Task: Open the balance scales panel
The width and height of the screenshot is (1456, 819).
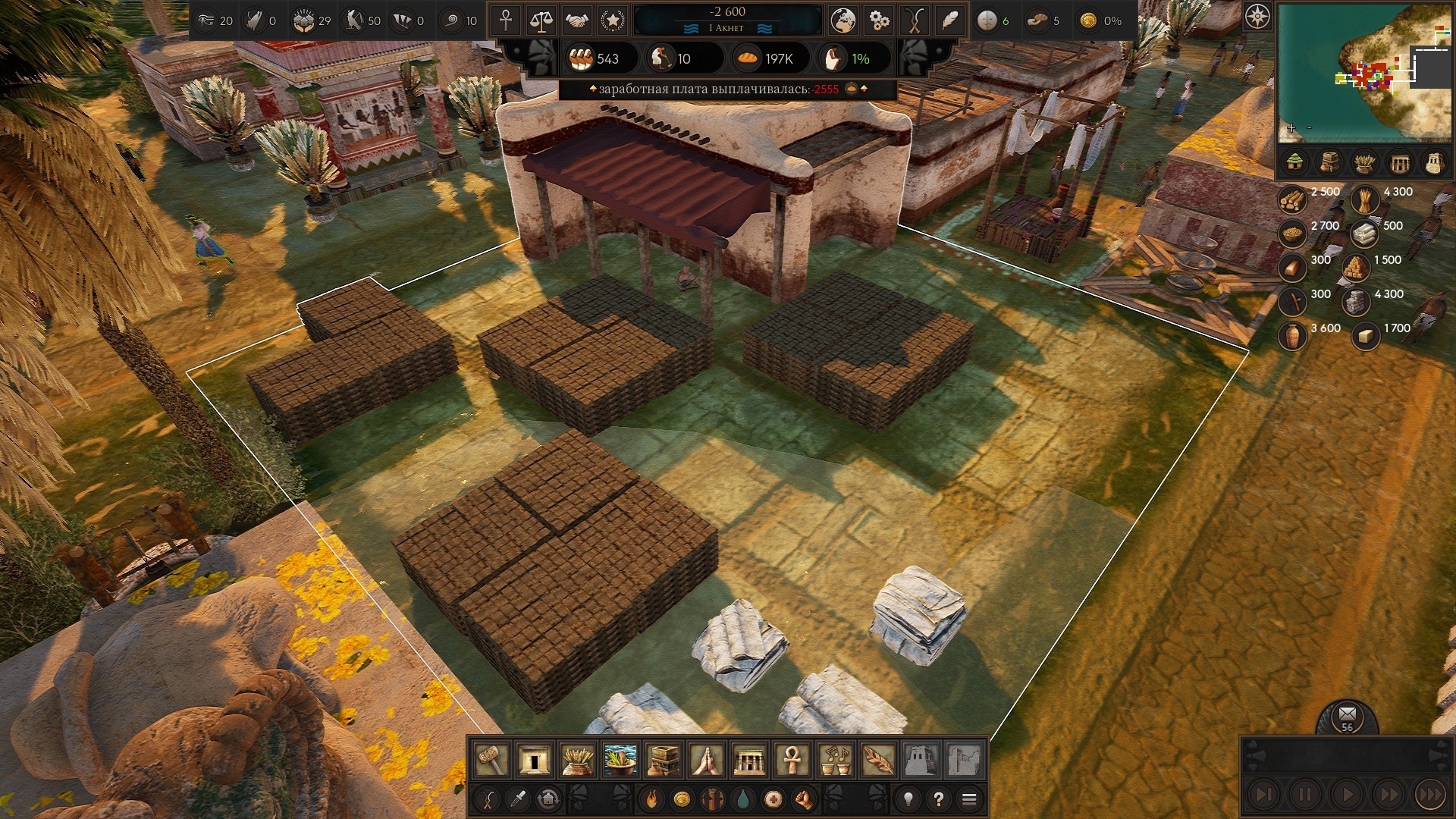Action: (x=541, y=21)
